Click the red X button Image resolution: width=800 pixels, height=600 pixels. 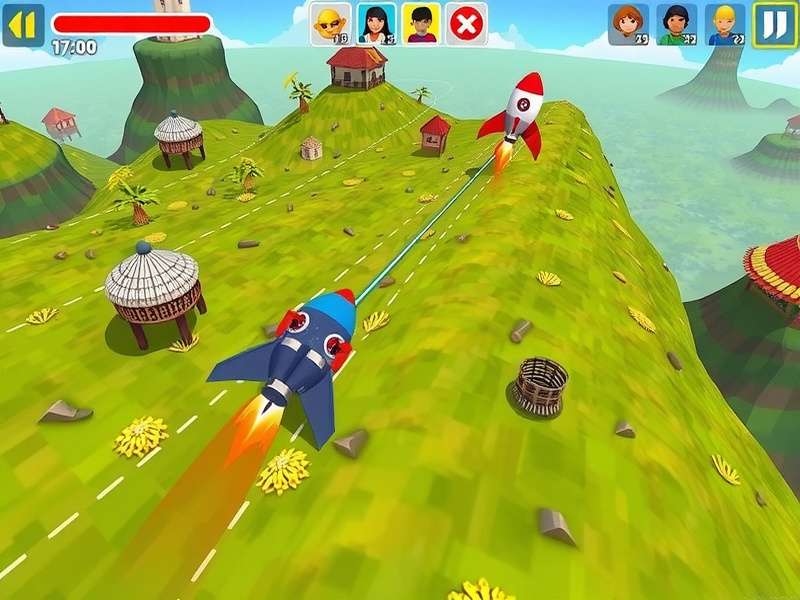click(x=466, y=23)
